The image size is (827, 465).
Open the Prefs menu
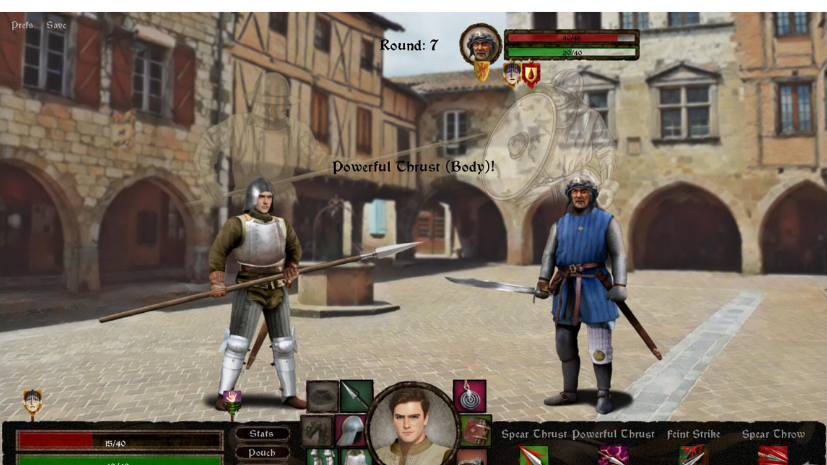click(22, 25)
